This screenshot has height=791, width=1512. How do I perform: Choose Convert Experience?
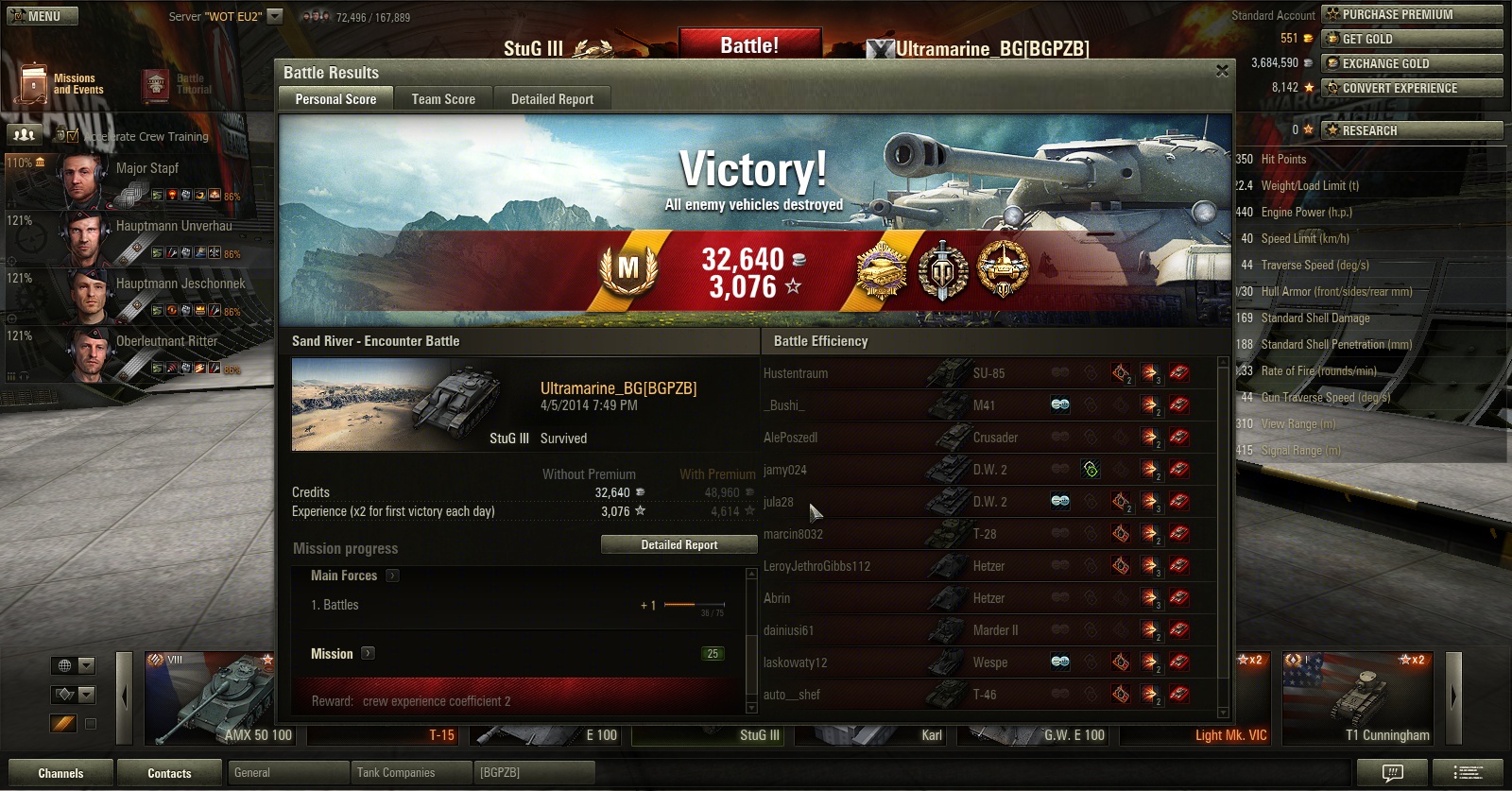(1412, 88)
